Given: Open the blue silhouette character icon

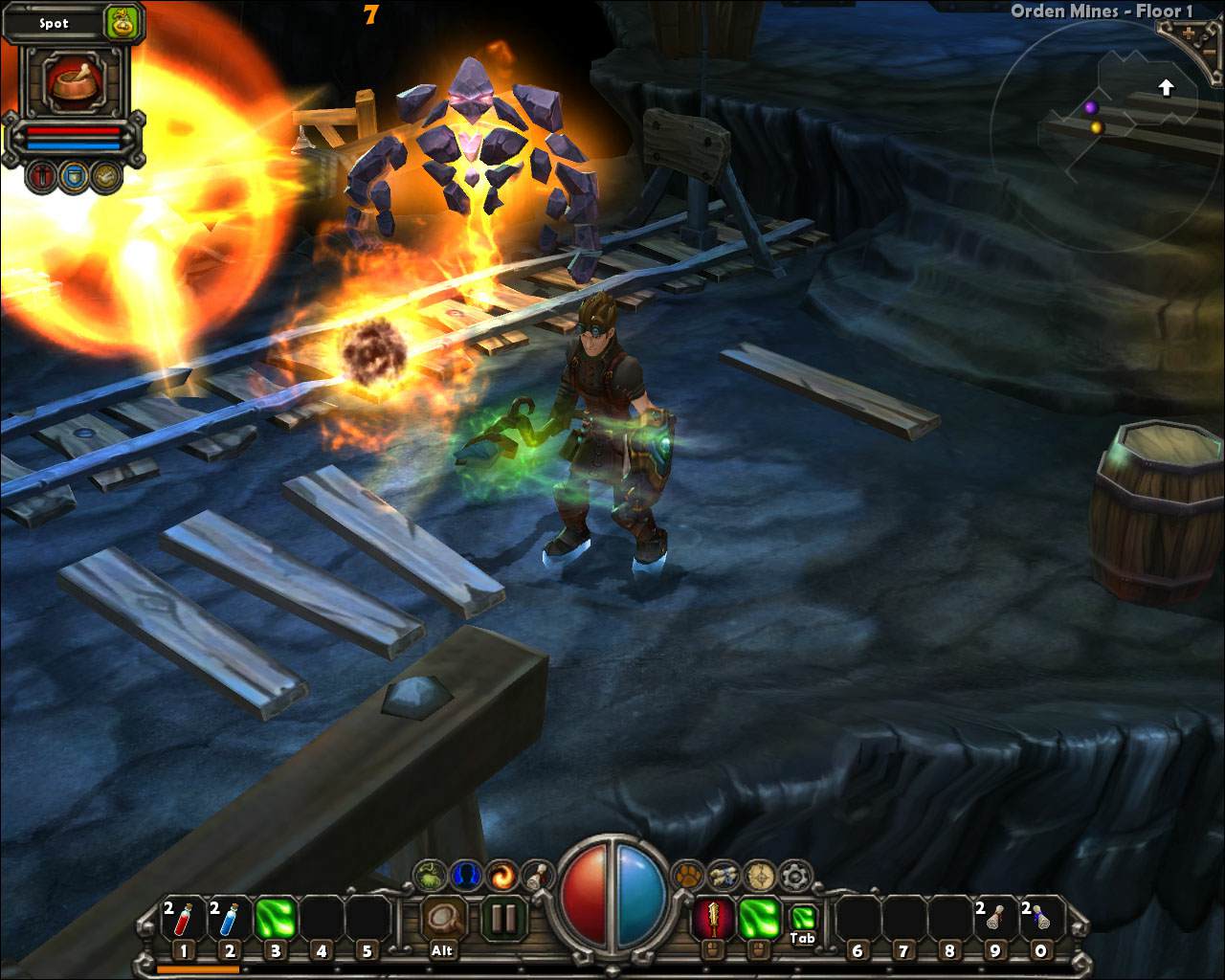Looking at the screenshot, I should [x=466, y=876].
